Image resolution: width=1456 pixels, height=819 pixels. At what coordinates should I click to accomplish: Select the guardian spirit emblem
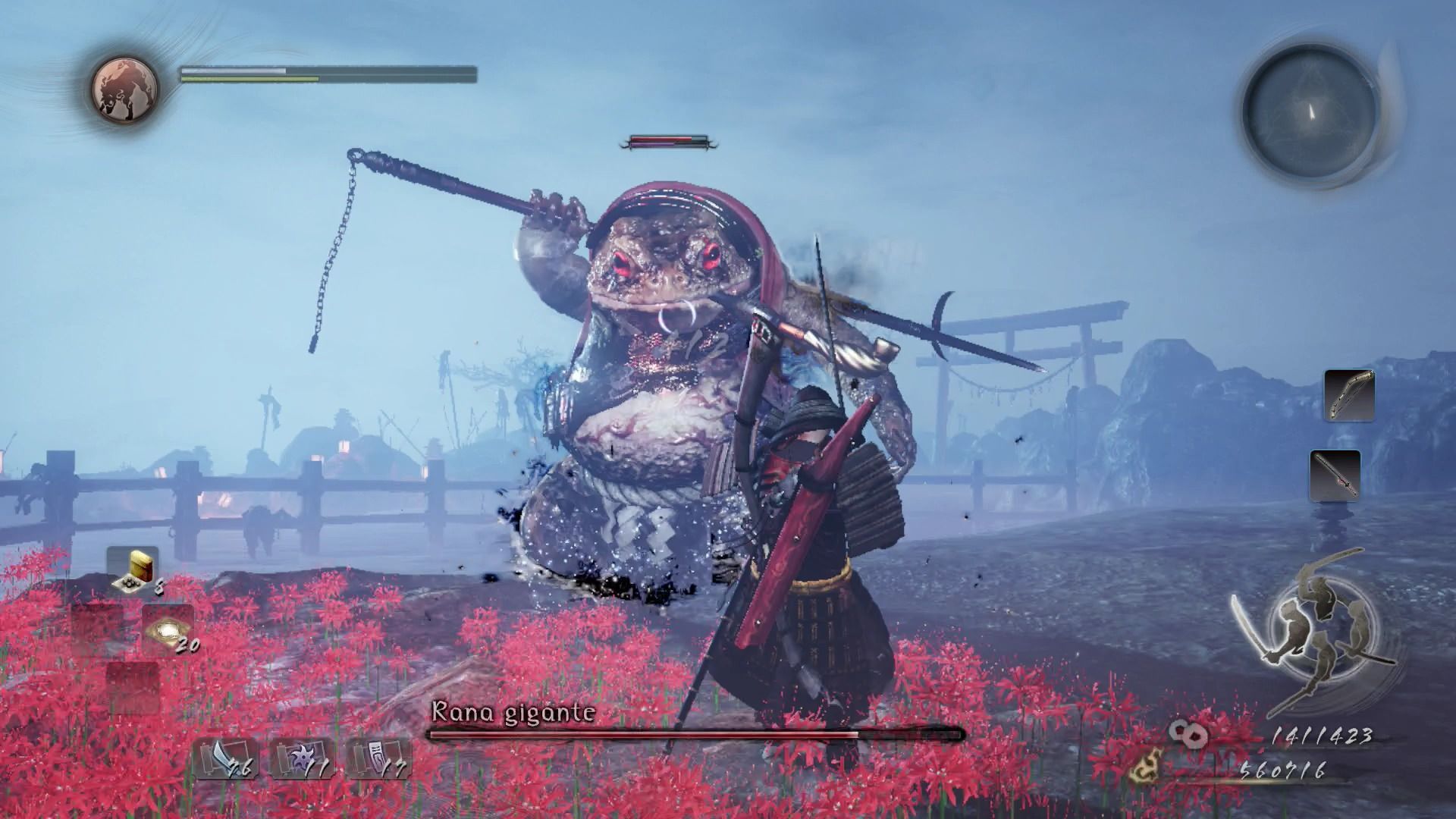pyautogui.click(x=125, y=87)
